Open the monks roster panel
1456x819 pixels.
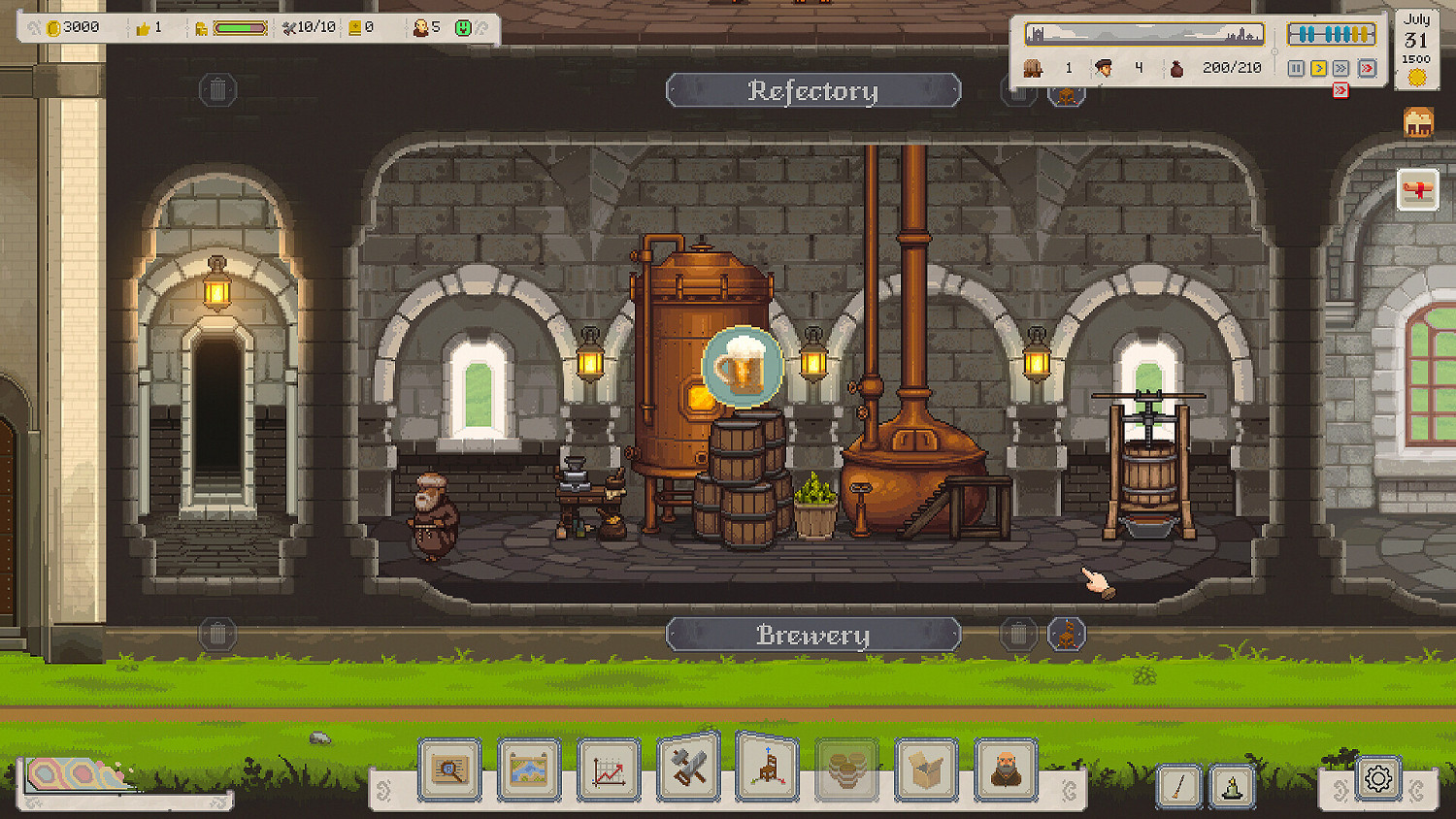pos(1005,771)
